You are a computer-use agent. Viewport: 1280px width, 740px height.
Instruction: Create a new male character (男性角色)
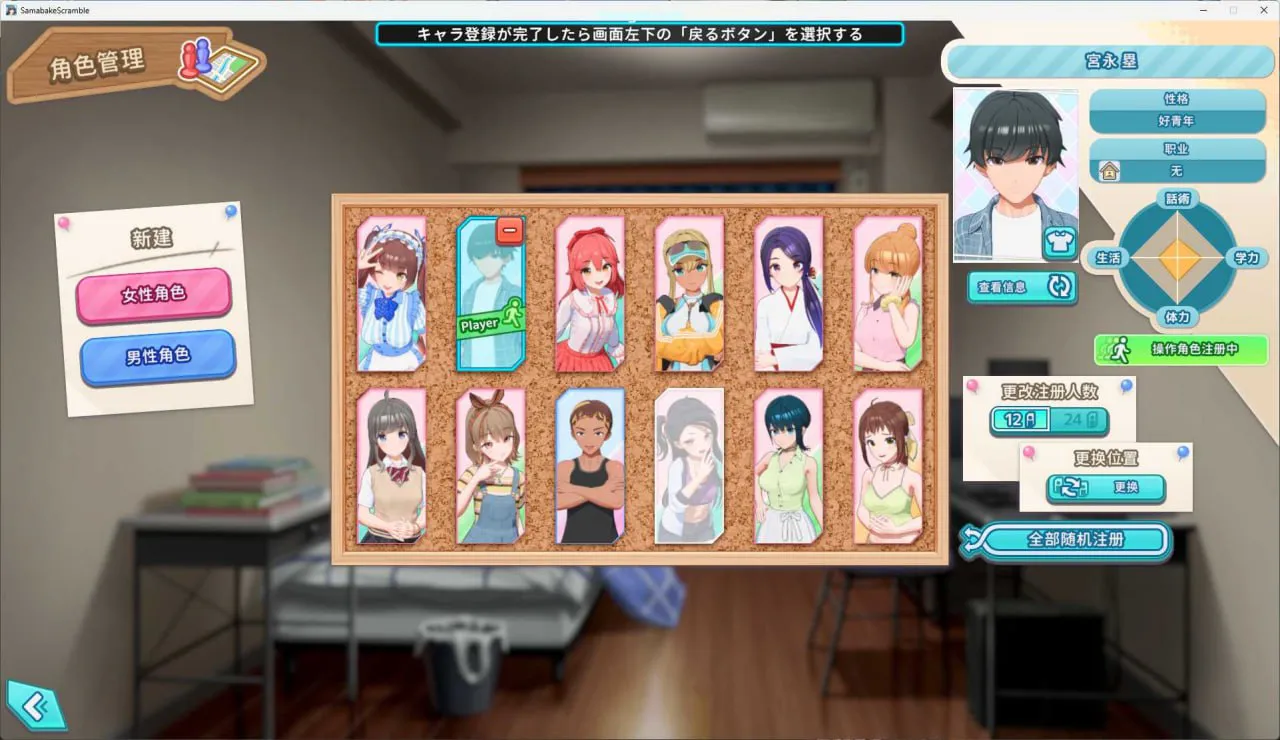pos(157,356)
